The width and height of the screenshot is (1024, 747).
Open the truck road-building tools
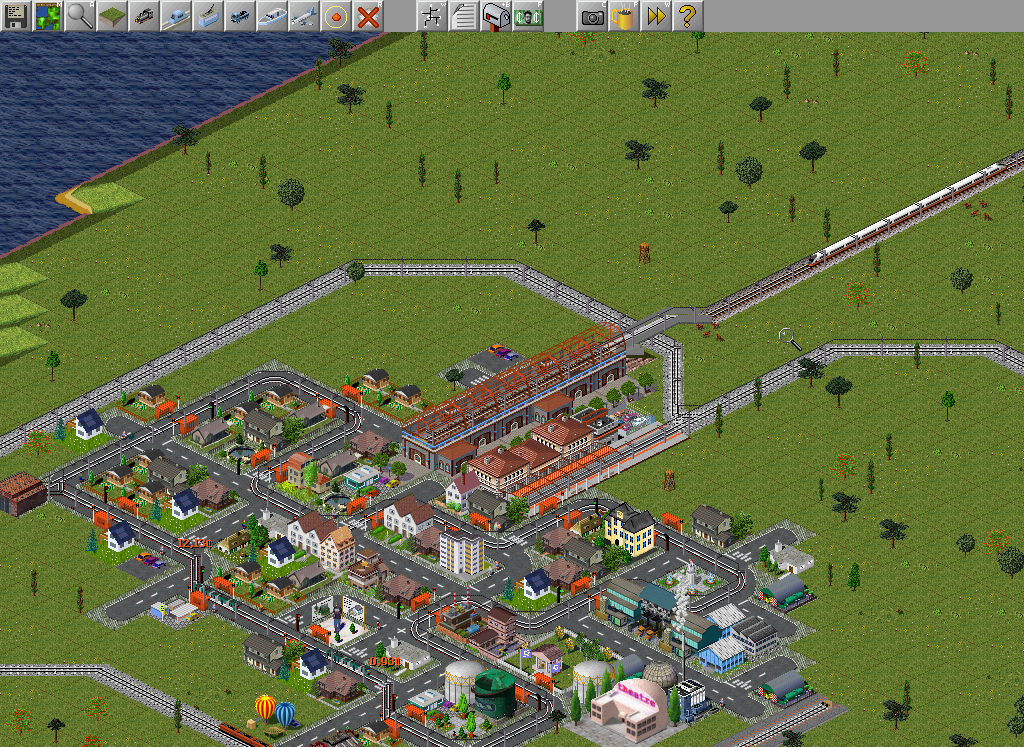coord(240,16)
